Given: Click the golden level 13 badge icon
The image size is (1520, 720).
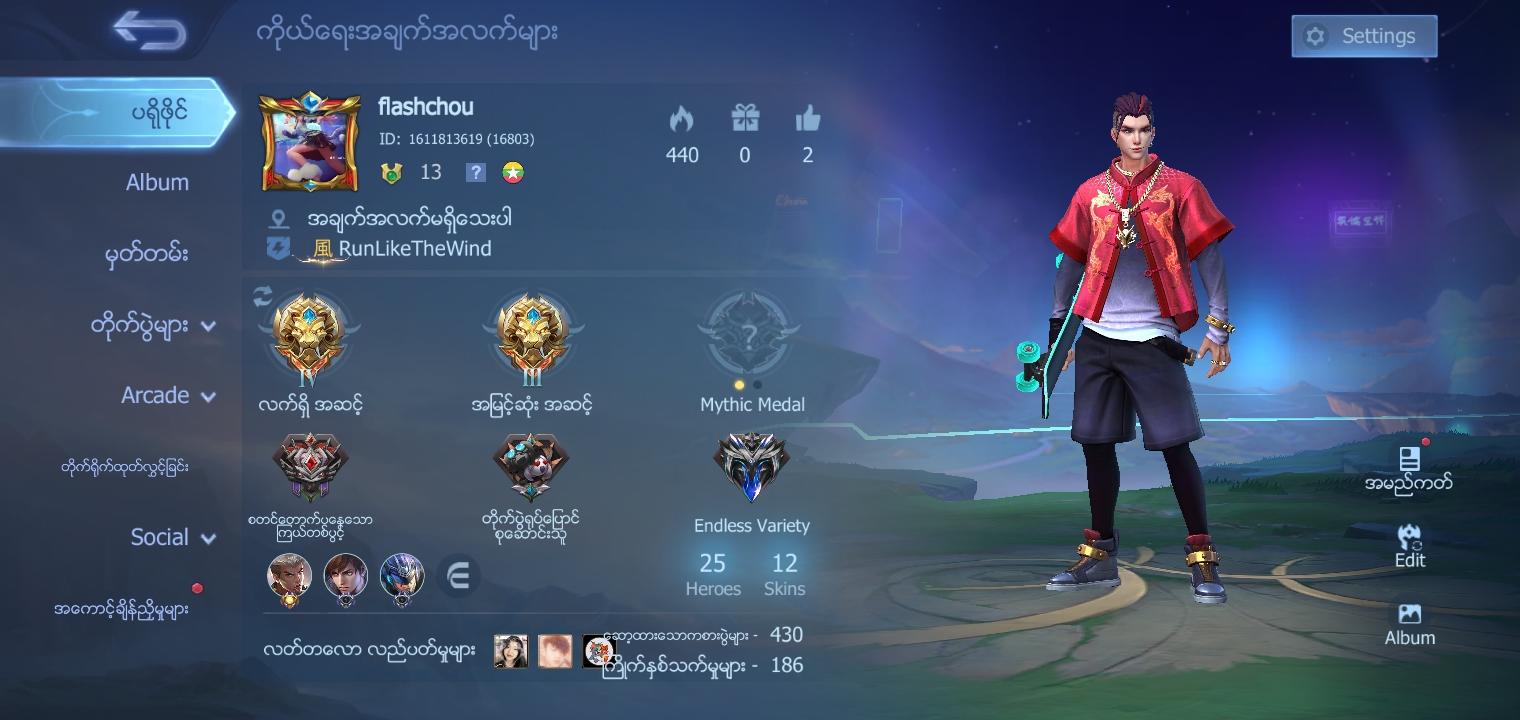Looking at the screenshot, I should coord(390,172).
